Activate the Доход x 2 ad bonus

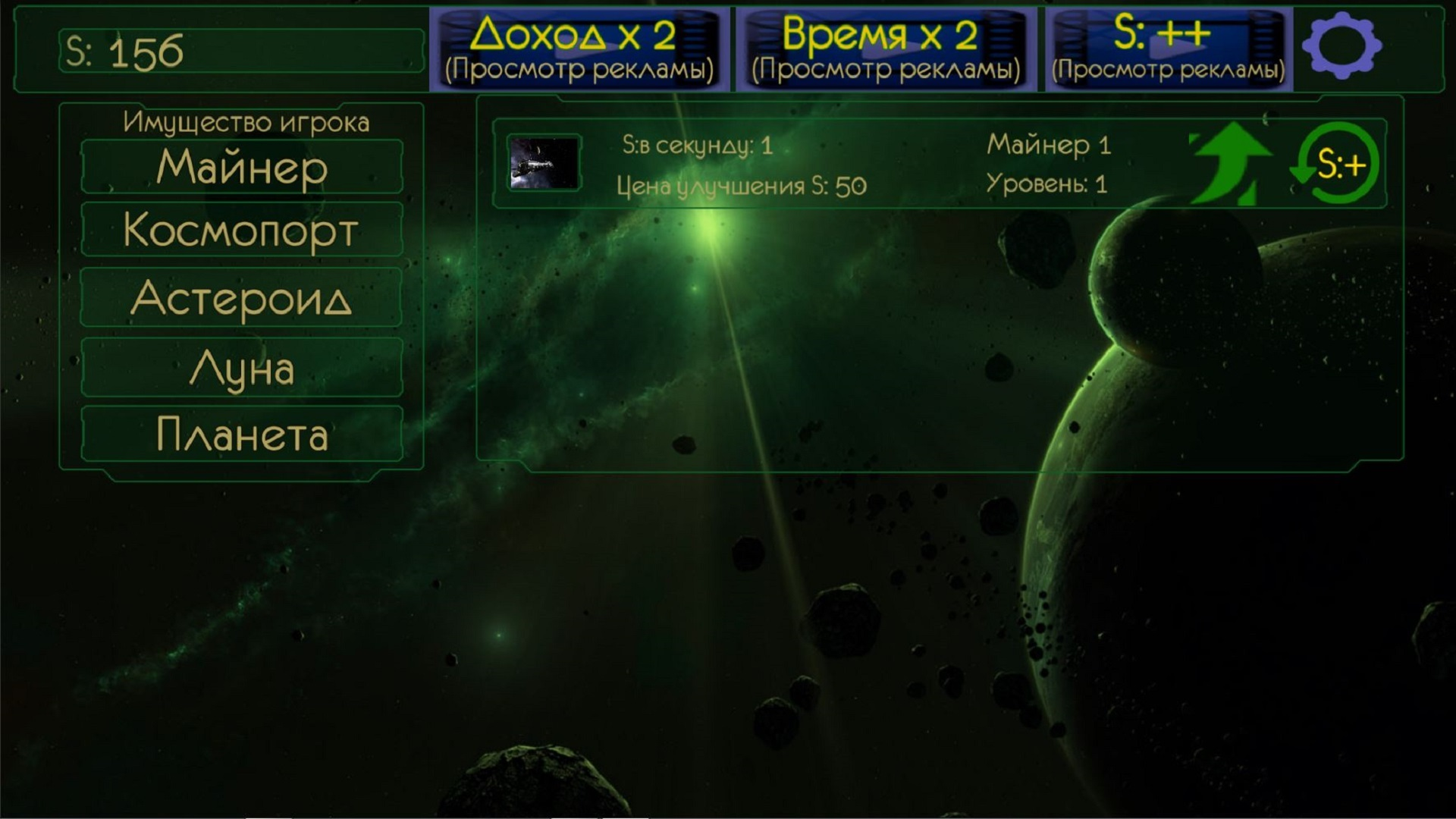(x=580, y=34)
